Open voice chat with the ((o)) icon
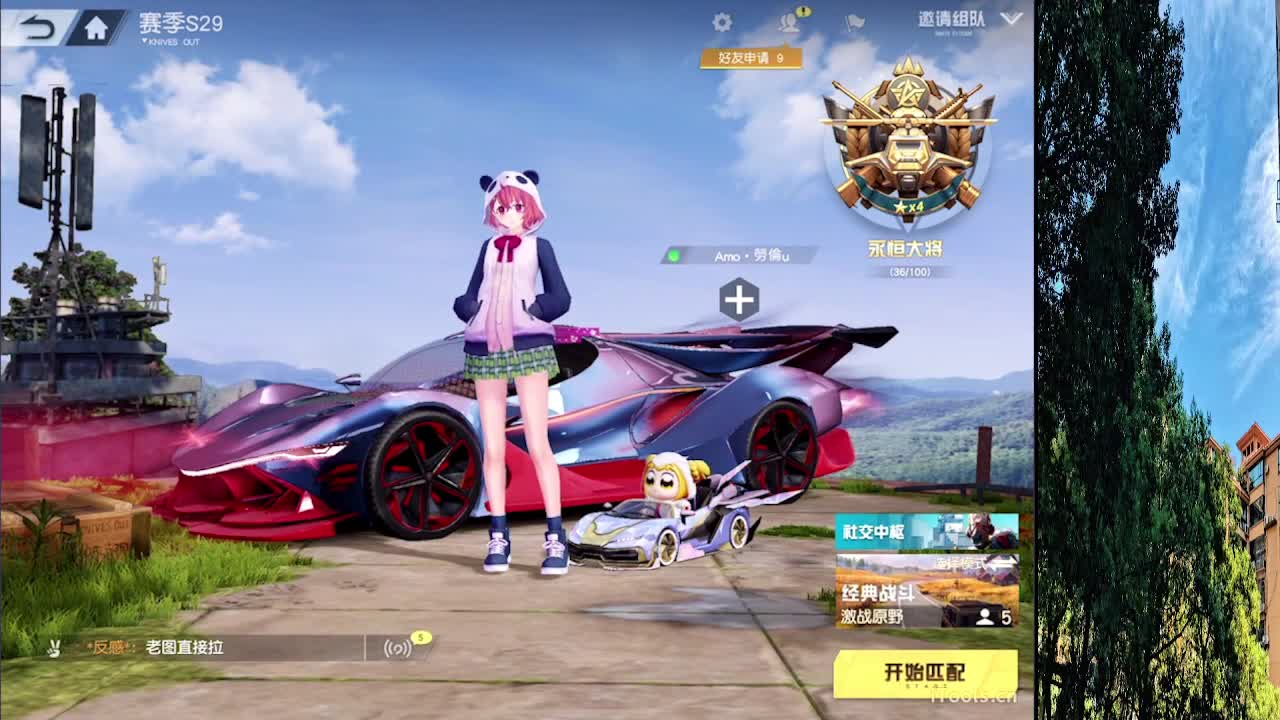 point(398,649)
